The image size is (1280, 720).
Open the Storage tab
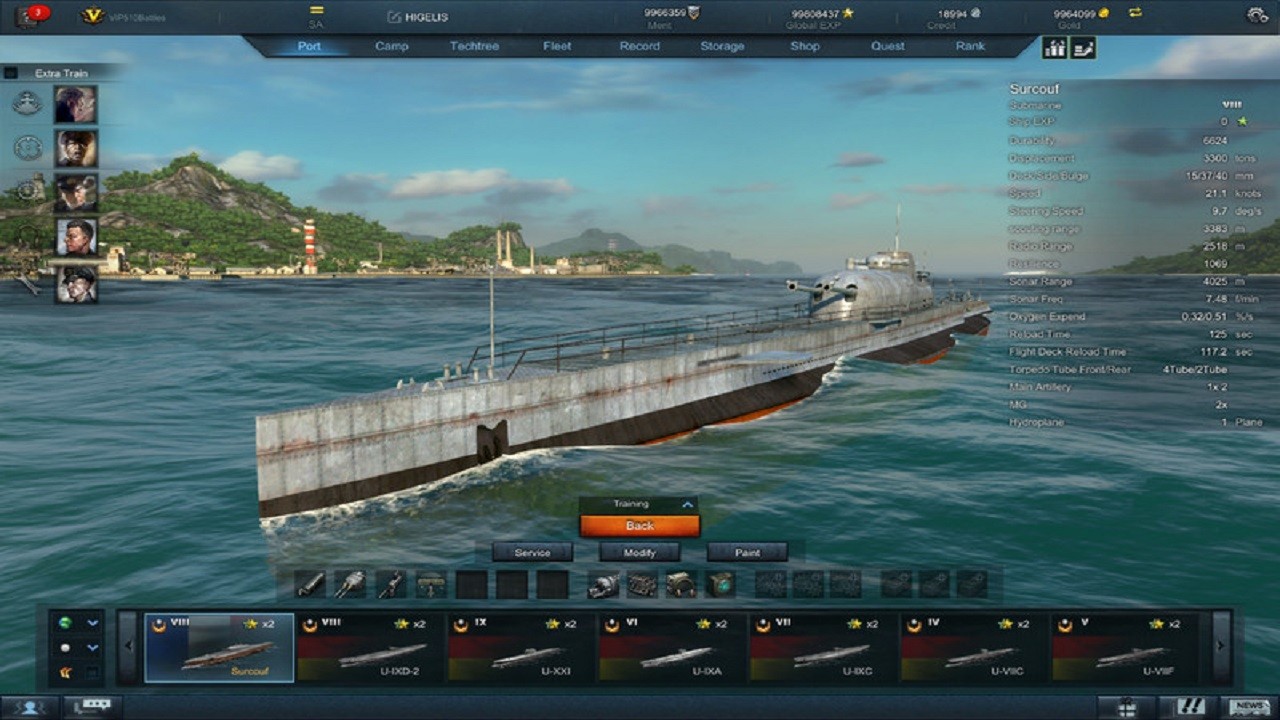coord(724,46)
